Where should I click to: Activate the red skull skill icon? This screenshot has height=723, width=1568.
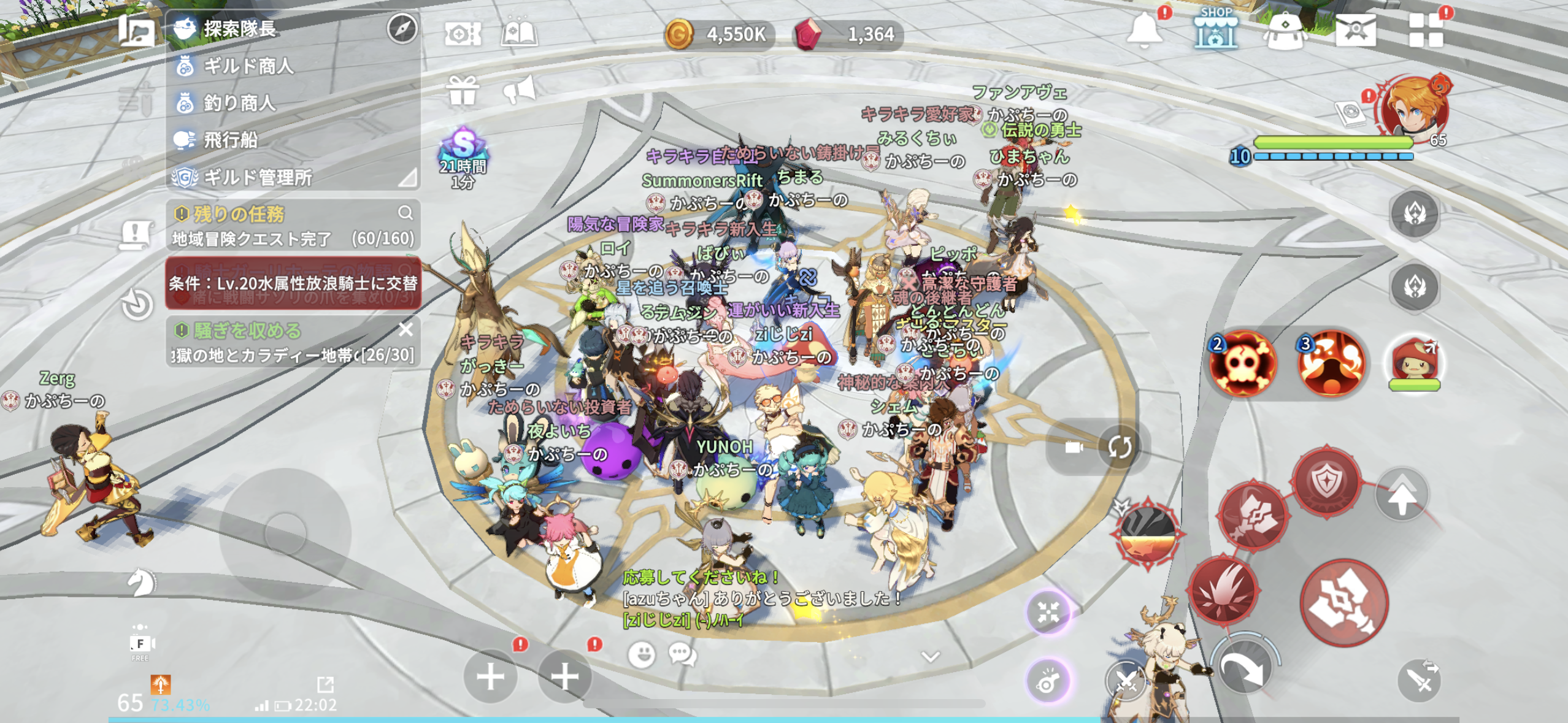(1243, 363)
